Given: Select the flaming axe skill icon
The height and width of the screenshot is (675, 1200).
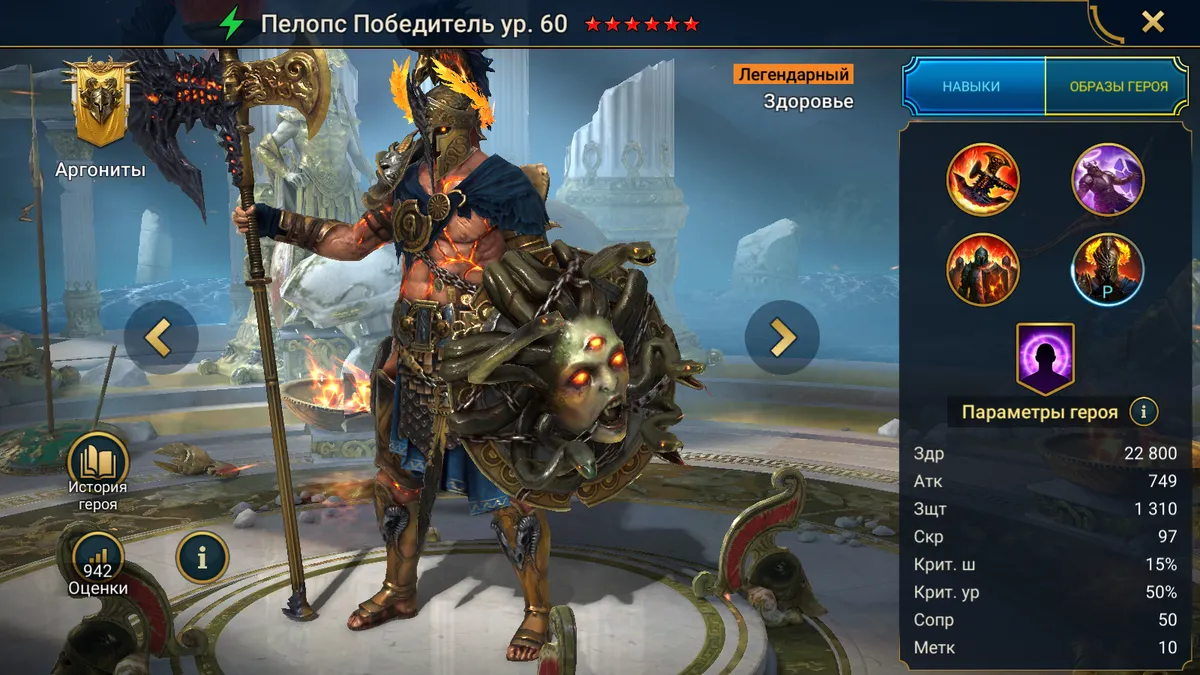Looking at the screenshot, I should coord(983,180).
